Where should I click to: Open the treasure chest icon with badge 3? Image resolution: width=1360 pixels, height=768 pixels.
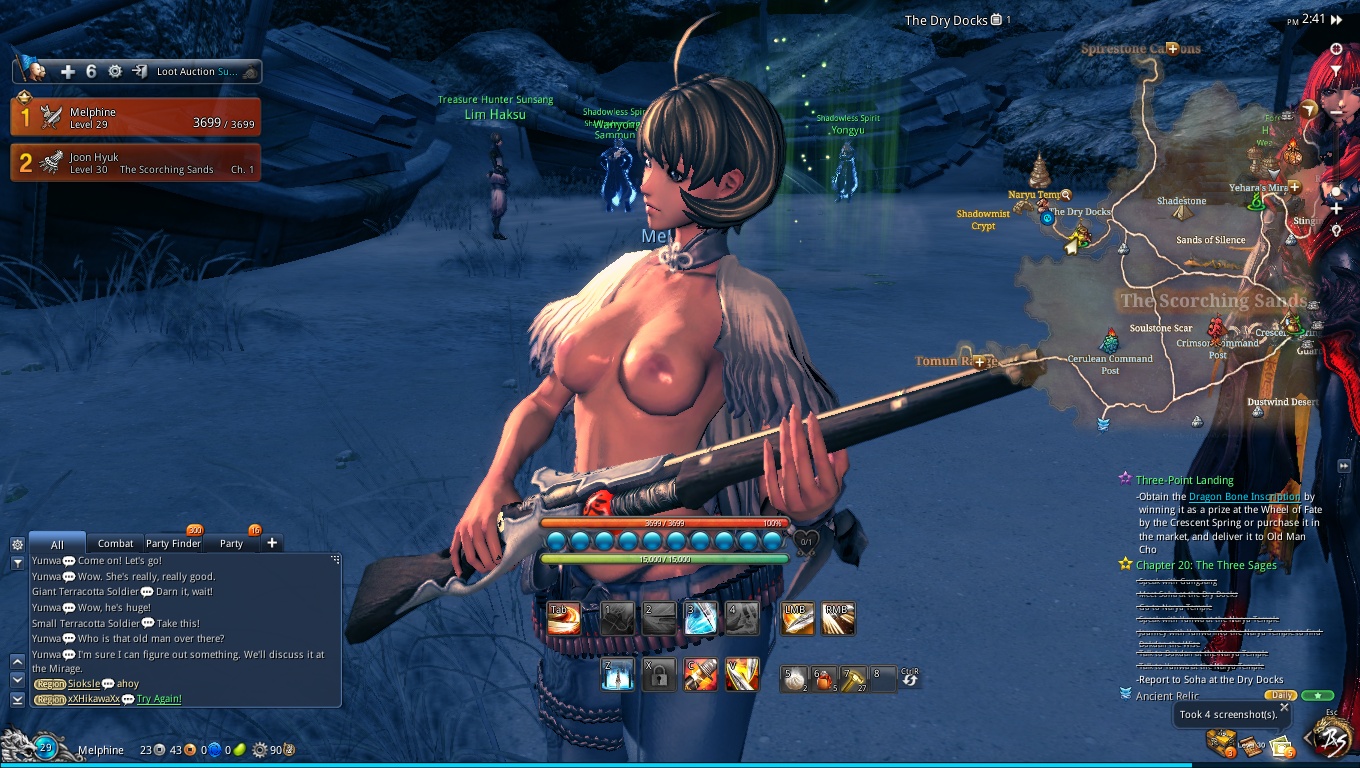pyautogui.click(x=1221, y=741)
